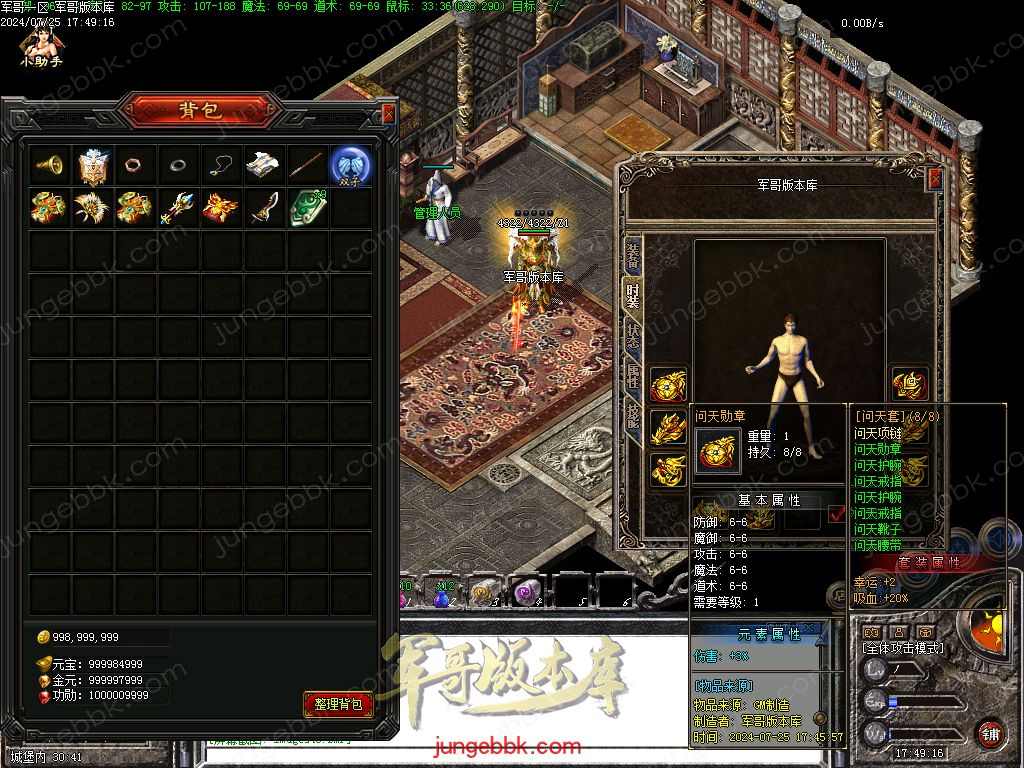
Task: Toggle the 全体攻击模式 attack mode label
Action: pos(903,648)
